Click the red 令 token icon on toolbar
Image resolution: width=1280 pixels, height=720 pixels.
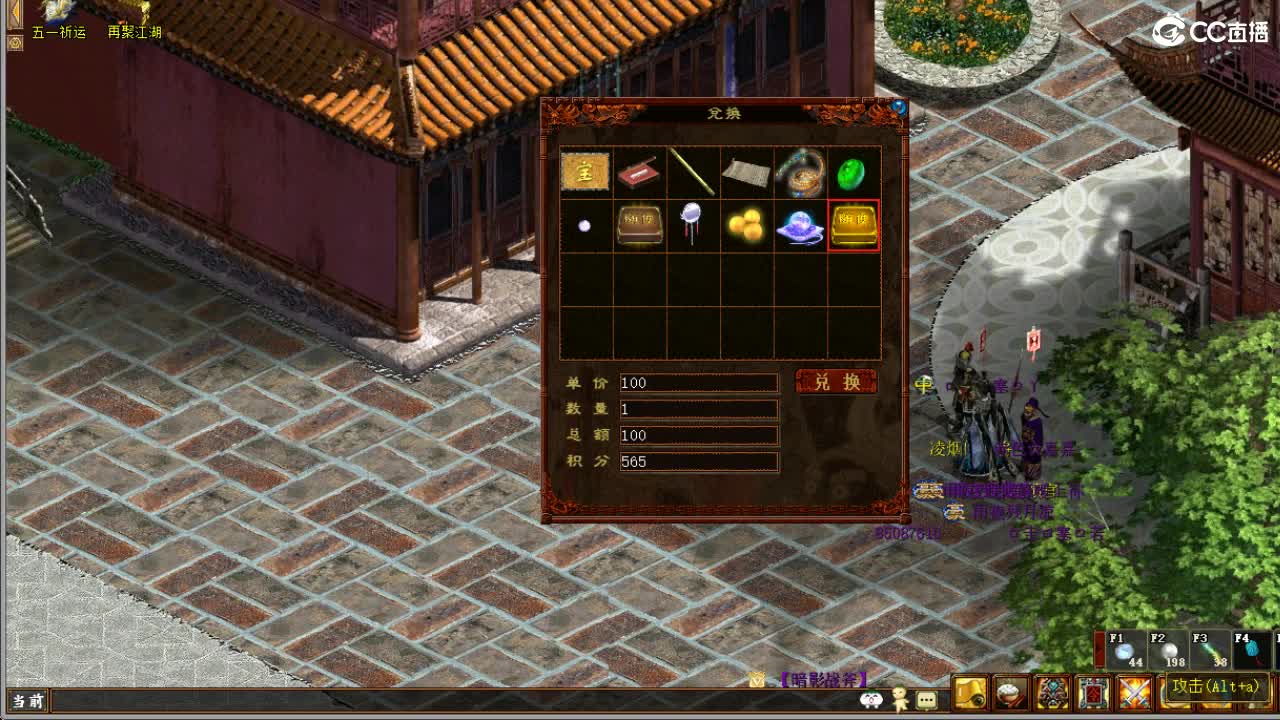[1093, 692]
